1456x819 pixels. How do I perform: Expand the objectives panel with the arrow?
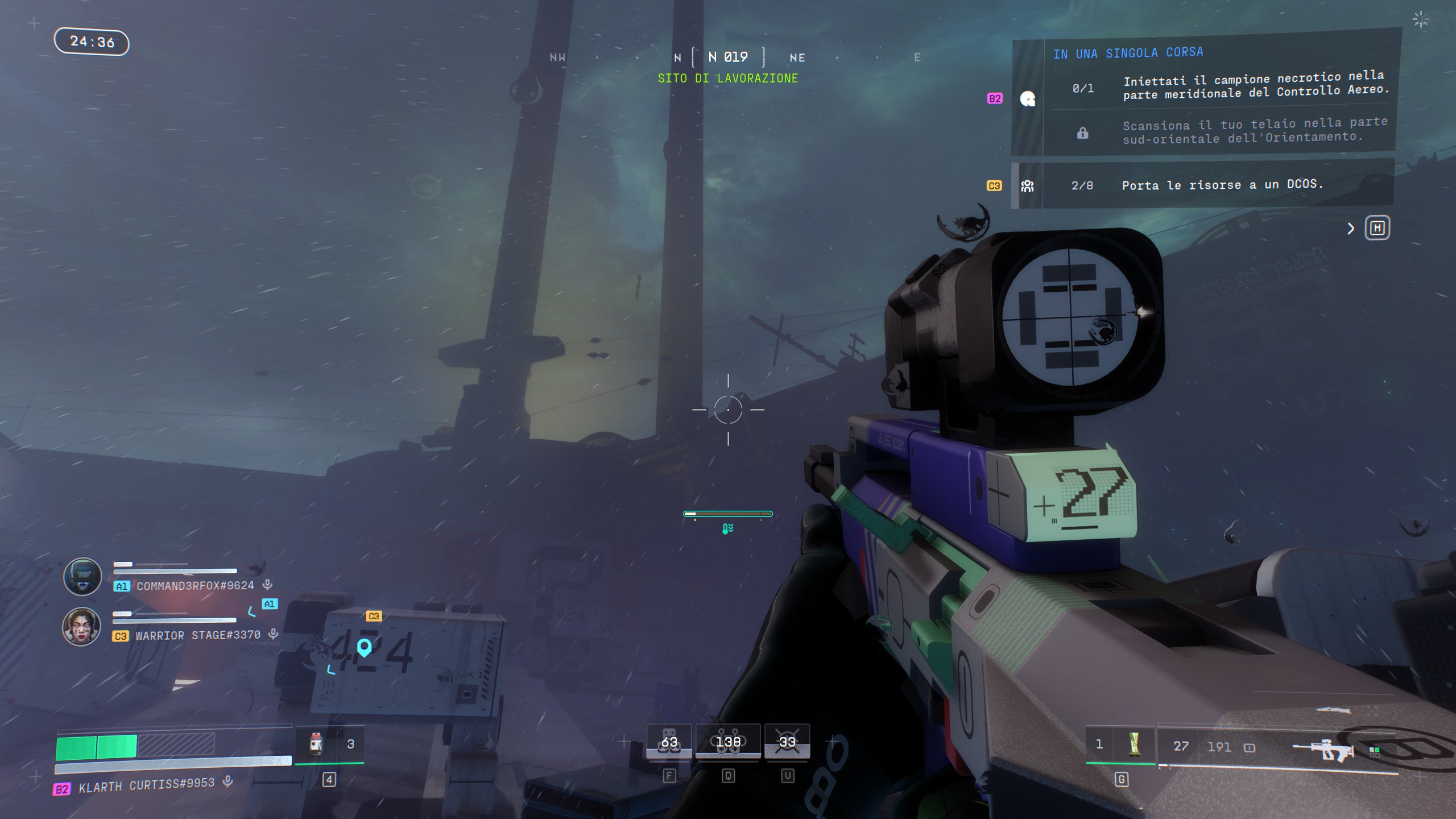(1351, 229)
